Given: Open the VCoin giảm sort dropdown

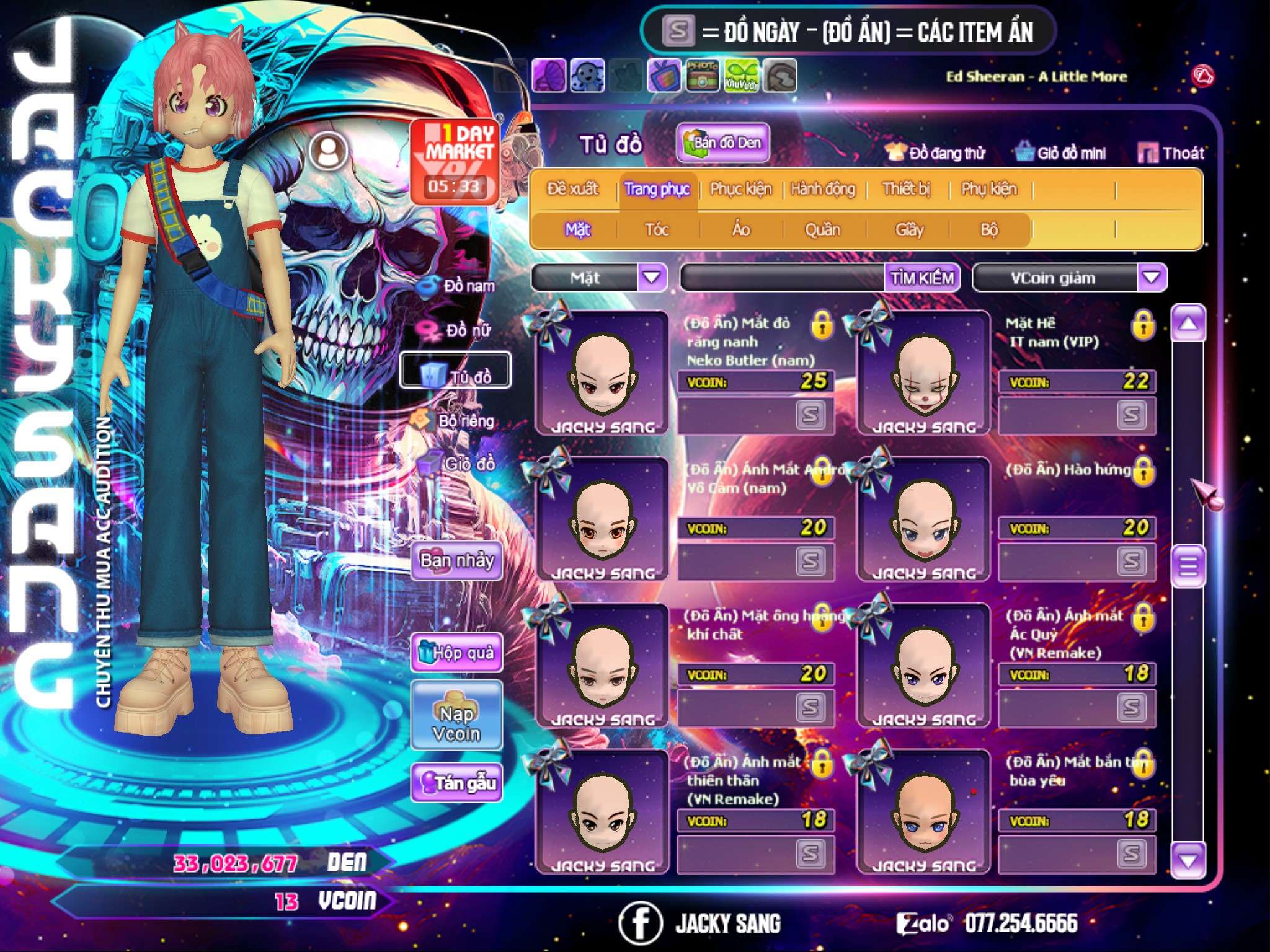Looking at the screenshot, I should (x=1152, y=277).
